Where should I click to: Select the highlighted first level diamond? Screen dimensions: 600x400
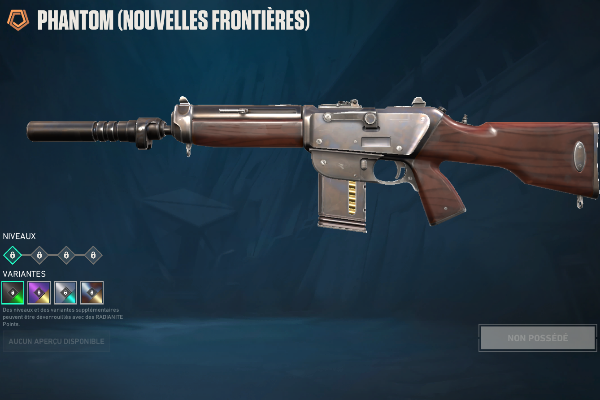(13, 255)
